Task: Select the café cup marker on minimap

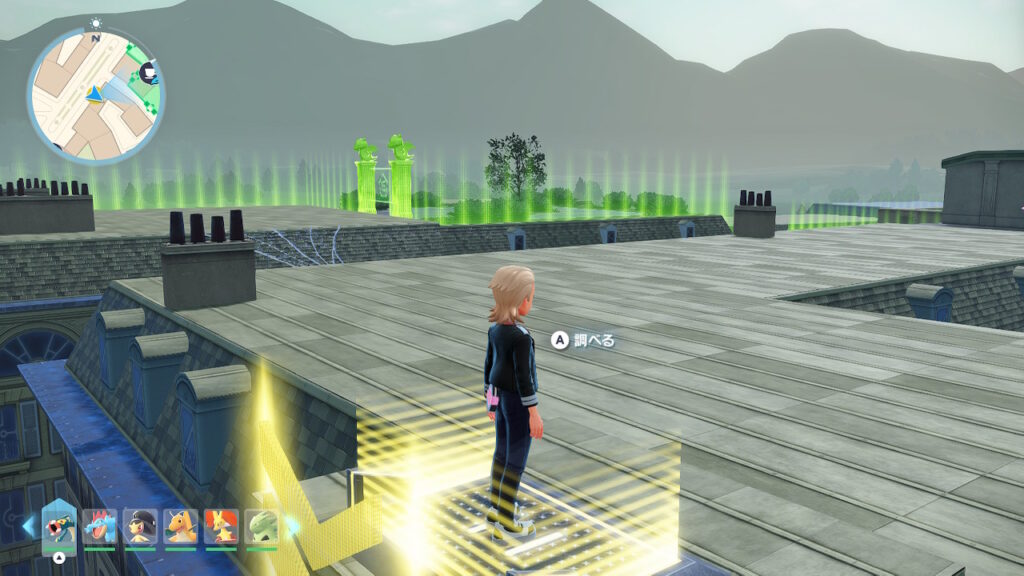Action: click(x=149, y=72)
